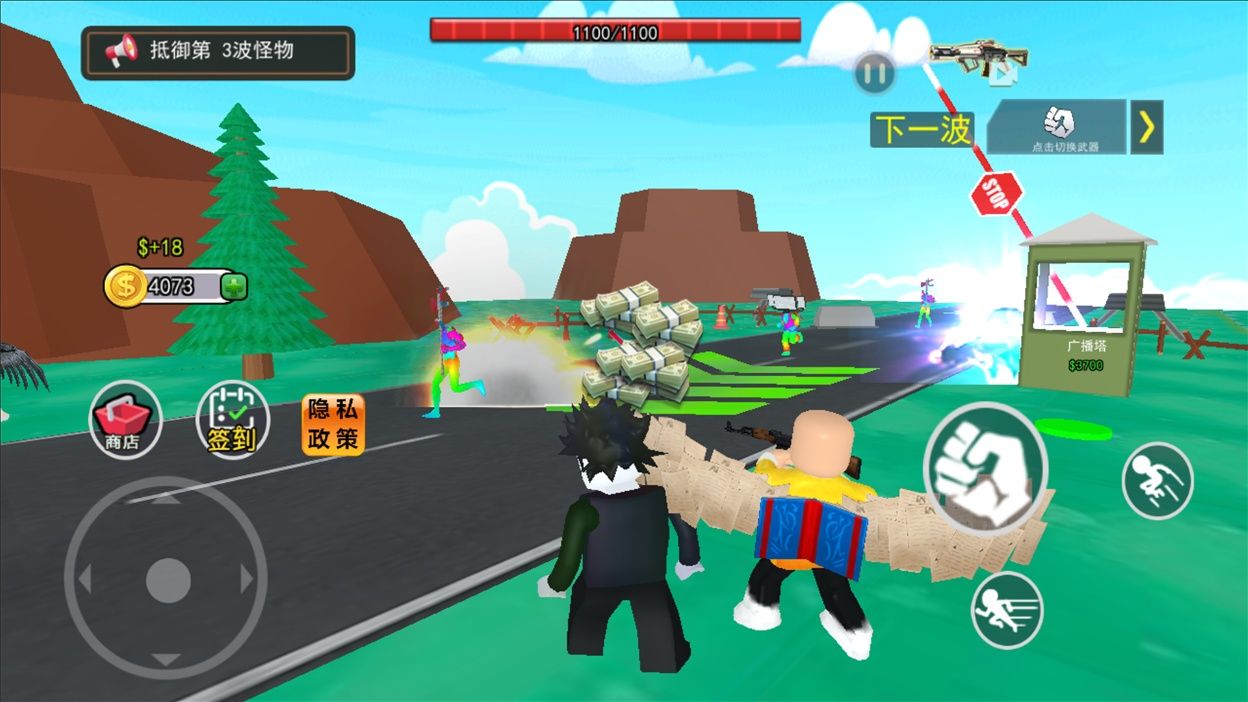
Task: Add coins with the green plus
Action: [234, 287]
